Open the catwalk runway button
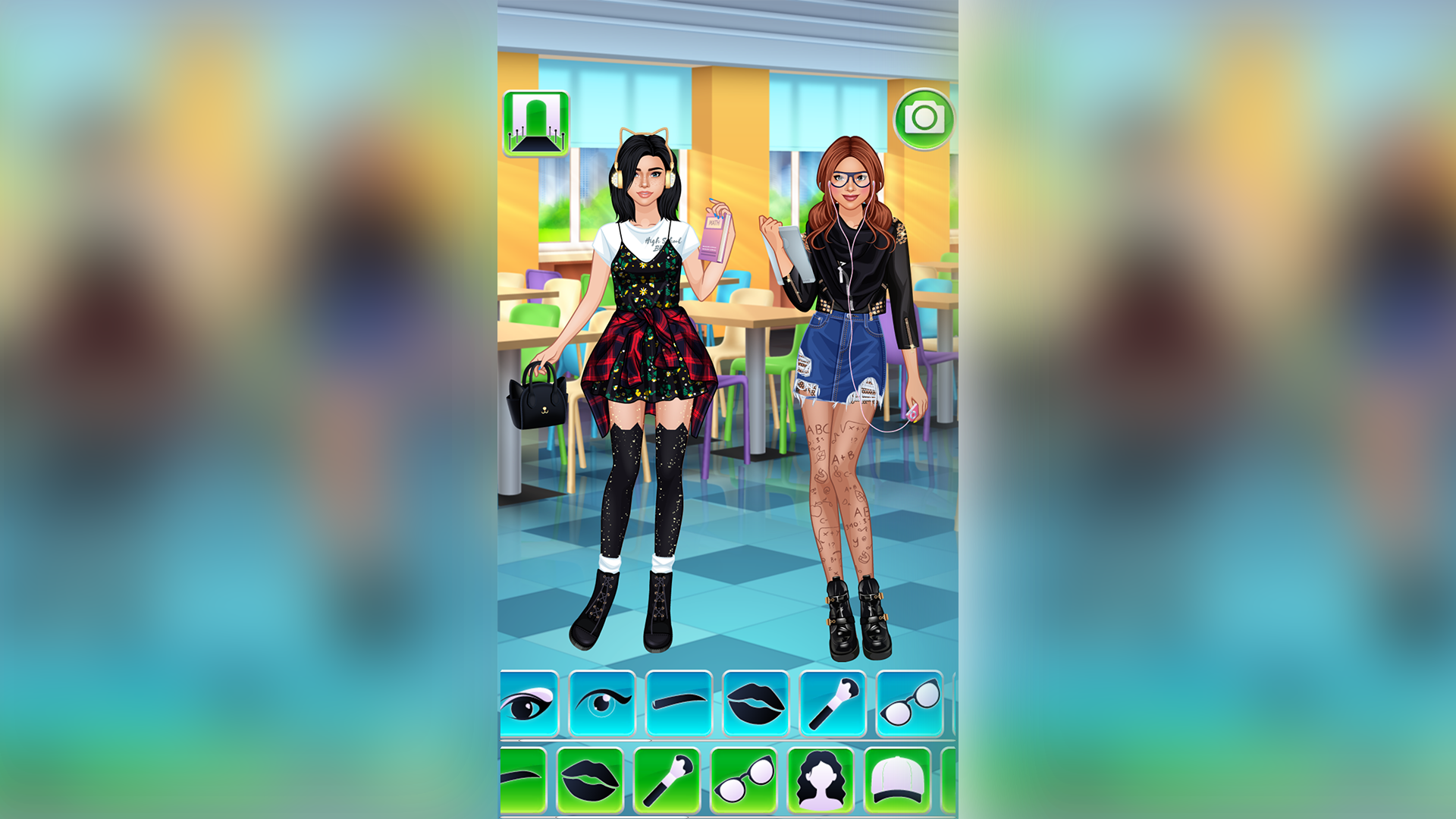The image size is (1456, 819). tap(536, 123)
